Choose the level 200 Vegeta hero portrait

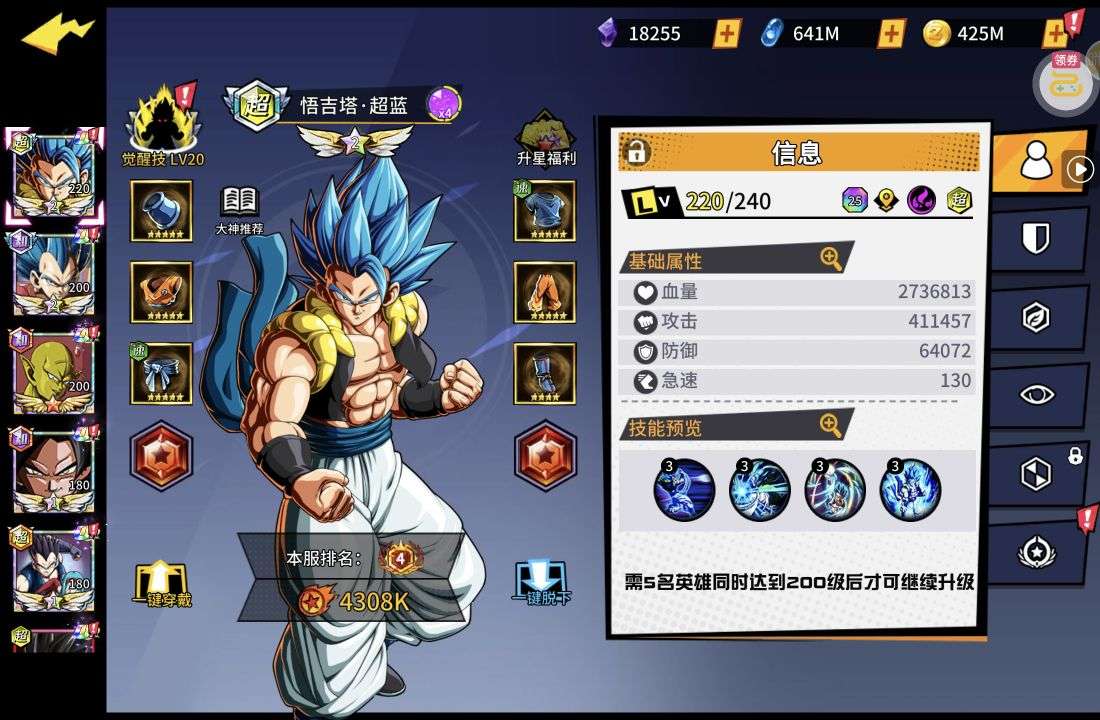pos(53,274)
